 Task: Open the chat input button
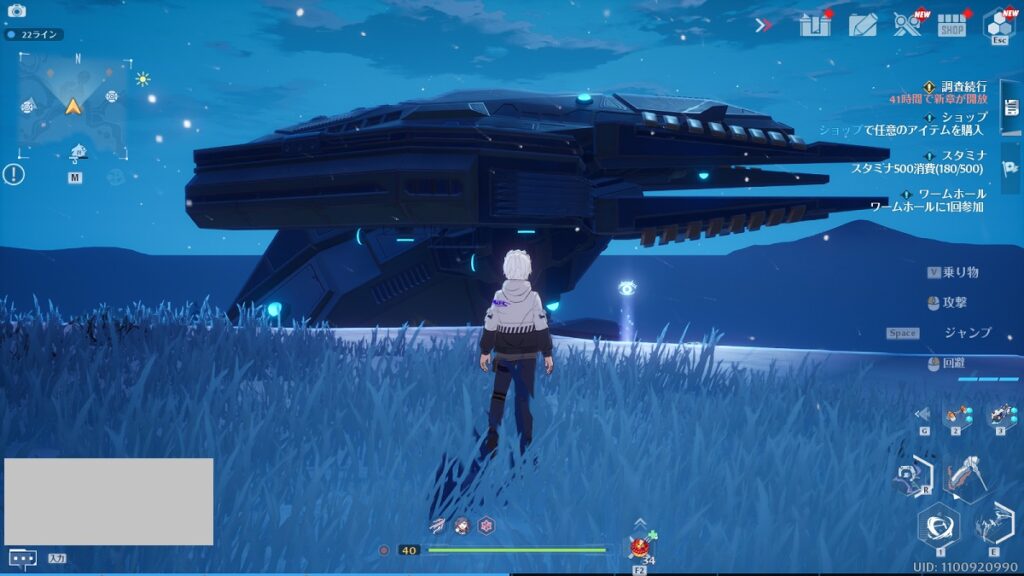[x=22, y=558]
